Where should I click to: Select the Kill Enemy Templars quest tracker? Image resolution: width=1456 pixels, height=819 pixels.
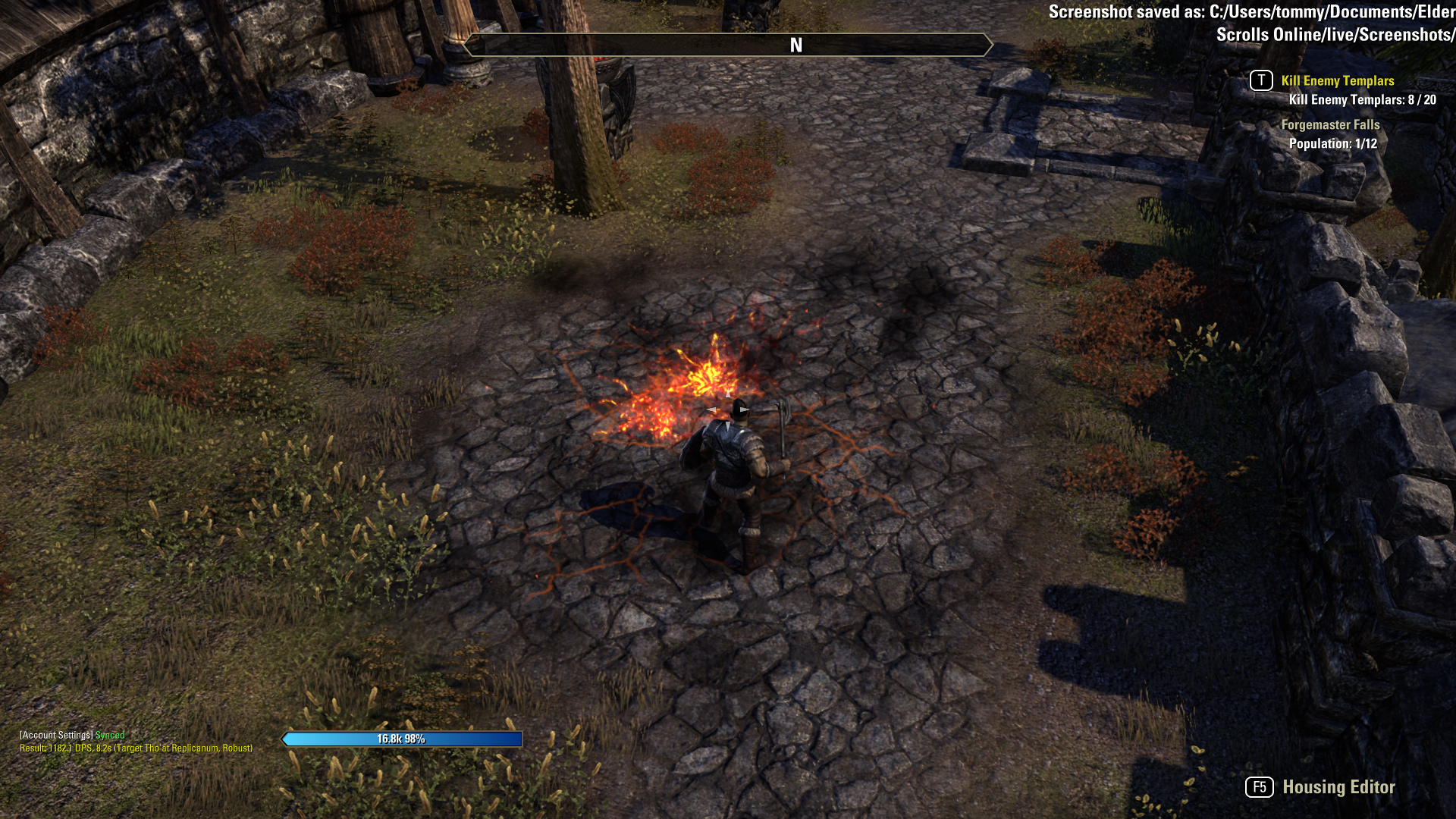click(x=1337, y=81)
